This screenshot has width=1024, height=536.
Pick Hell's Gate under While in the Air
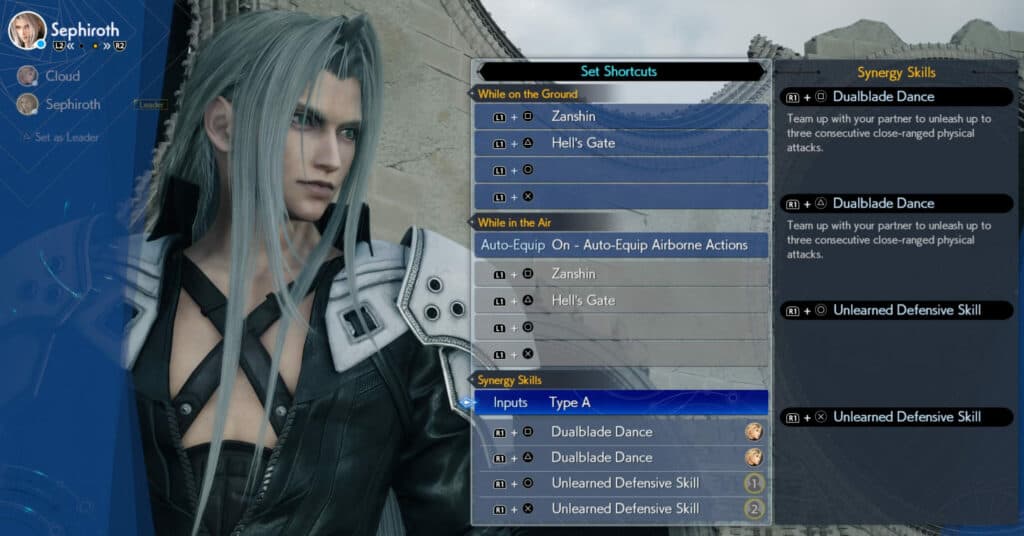[620, 300]
